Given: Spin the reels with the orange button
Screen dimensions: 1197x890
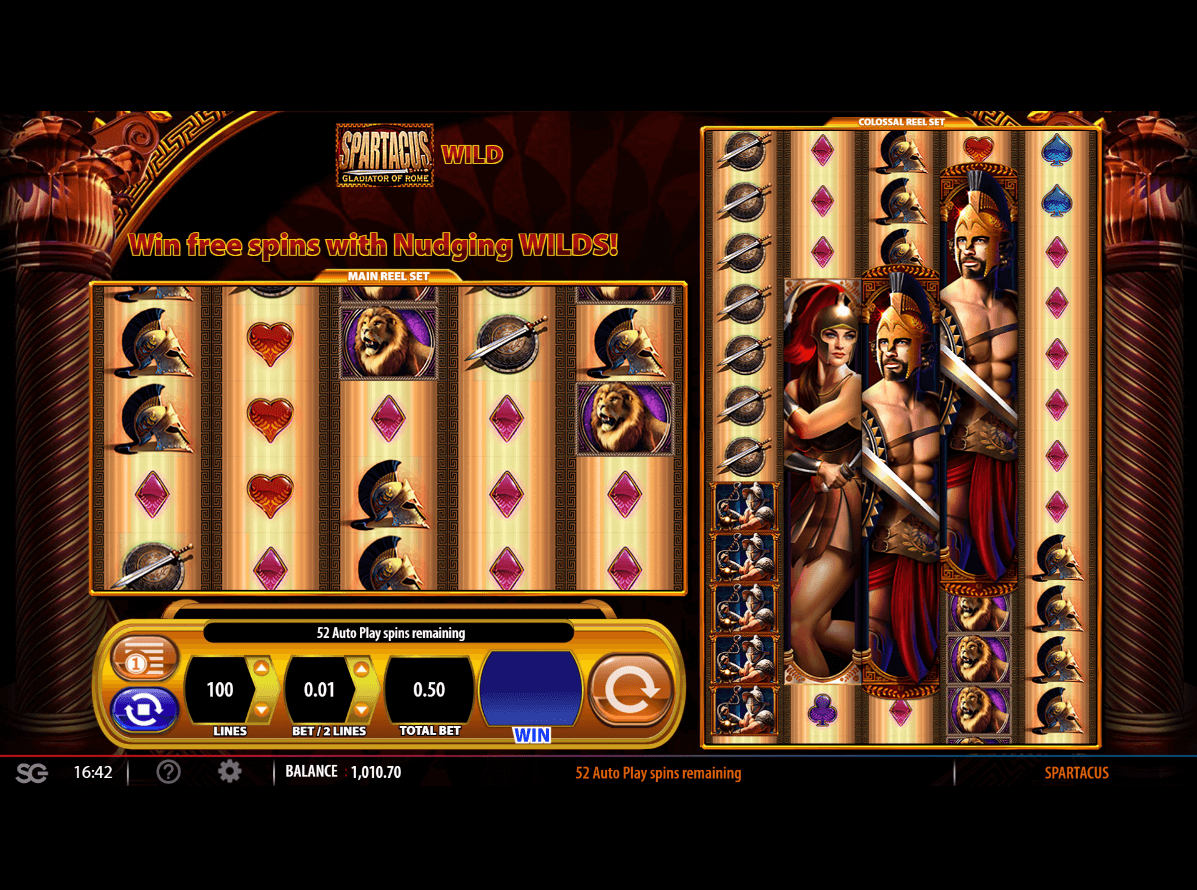Looking at the screenshot, I should [x=630, y=689].
